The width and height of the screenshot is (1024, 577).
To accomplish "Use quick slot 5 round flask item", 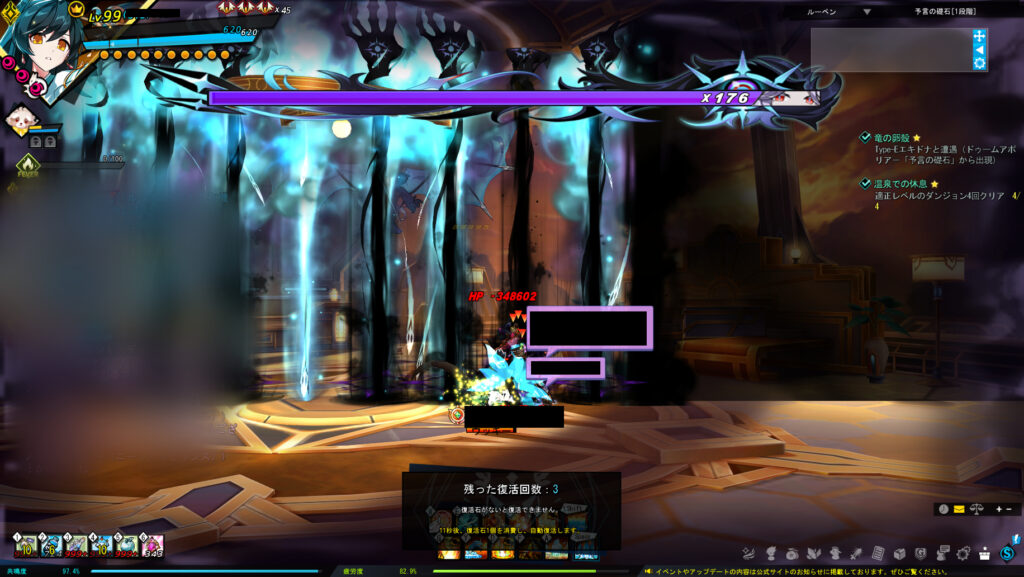I will click(127, 546).
